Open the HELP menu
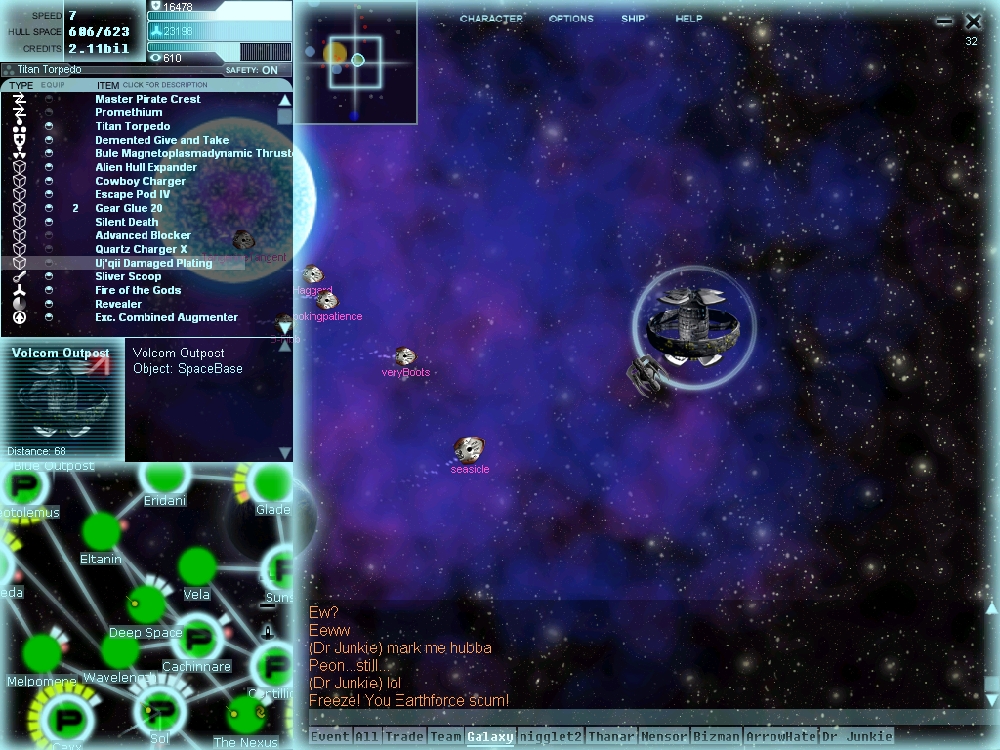This screenshot has width=1000, height=750. coord(689,19)
